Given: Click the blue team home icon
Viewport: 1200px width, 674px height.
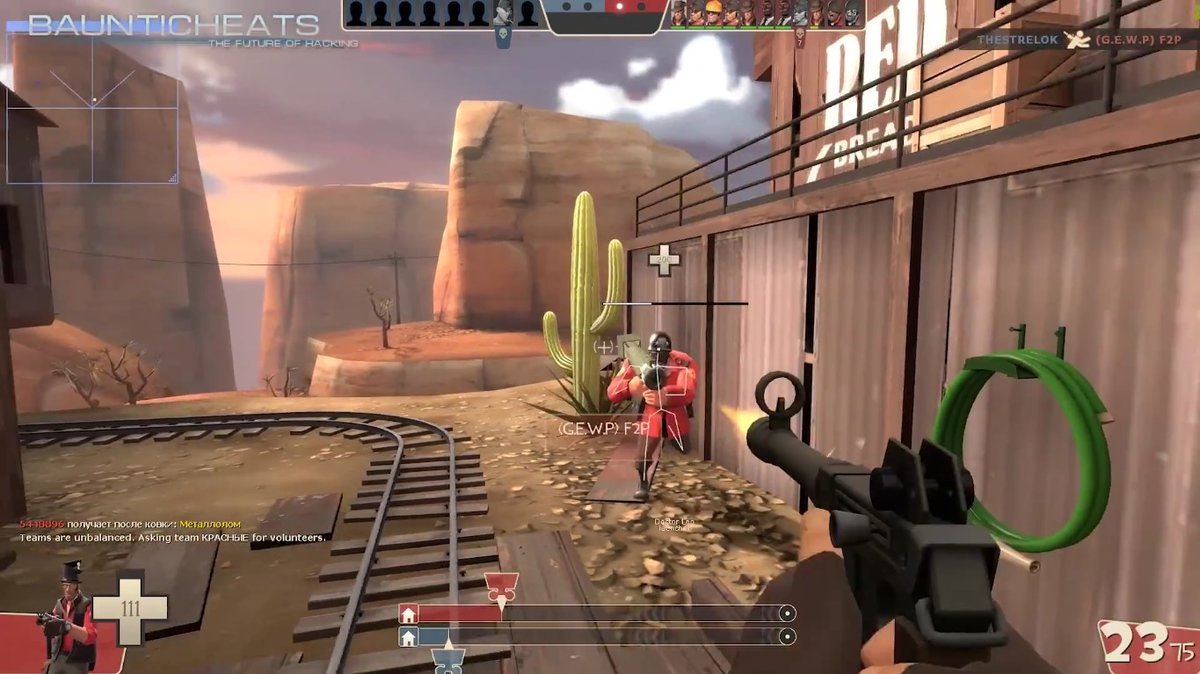Looking at the screenshot, I should pyautogui.click(x=408, y=637).
